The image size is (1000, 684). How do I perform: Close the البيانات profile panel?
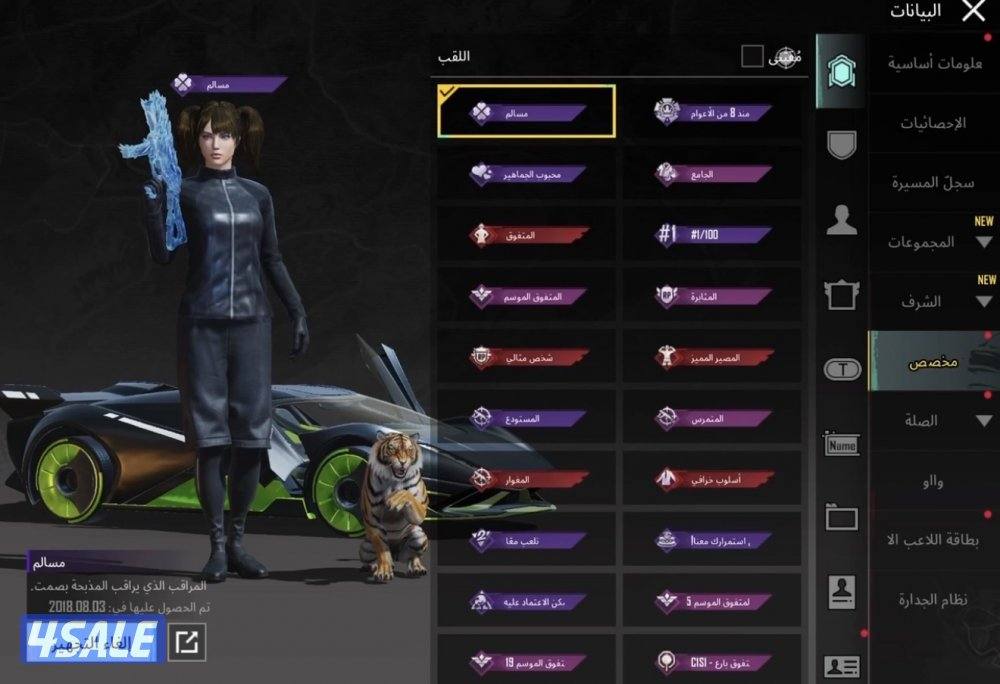pos(972,12)
